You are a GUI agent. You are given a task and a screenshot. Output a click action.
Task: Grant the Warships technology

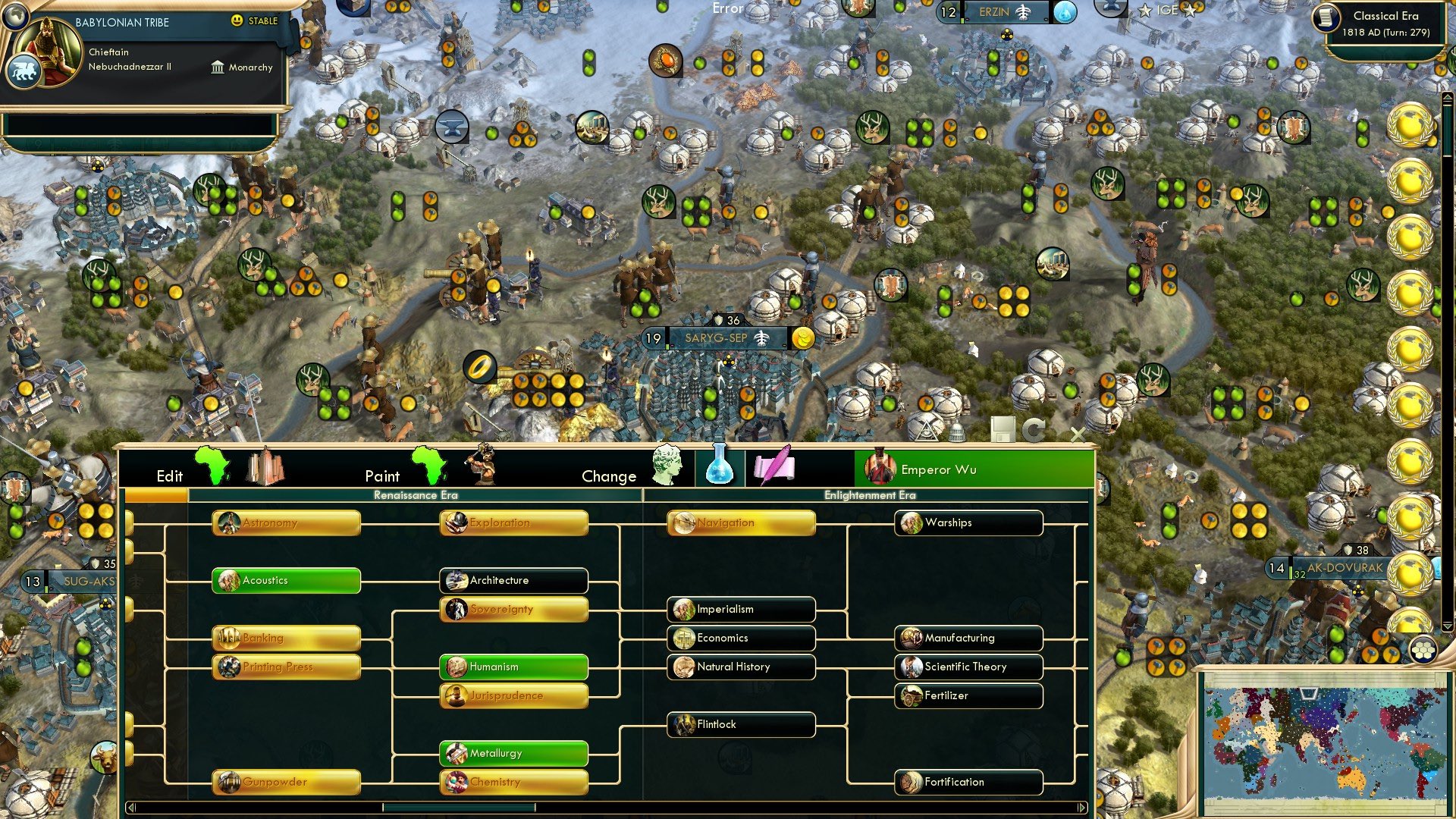968,522
